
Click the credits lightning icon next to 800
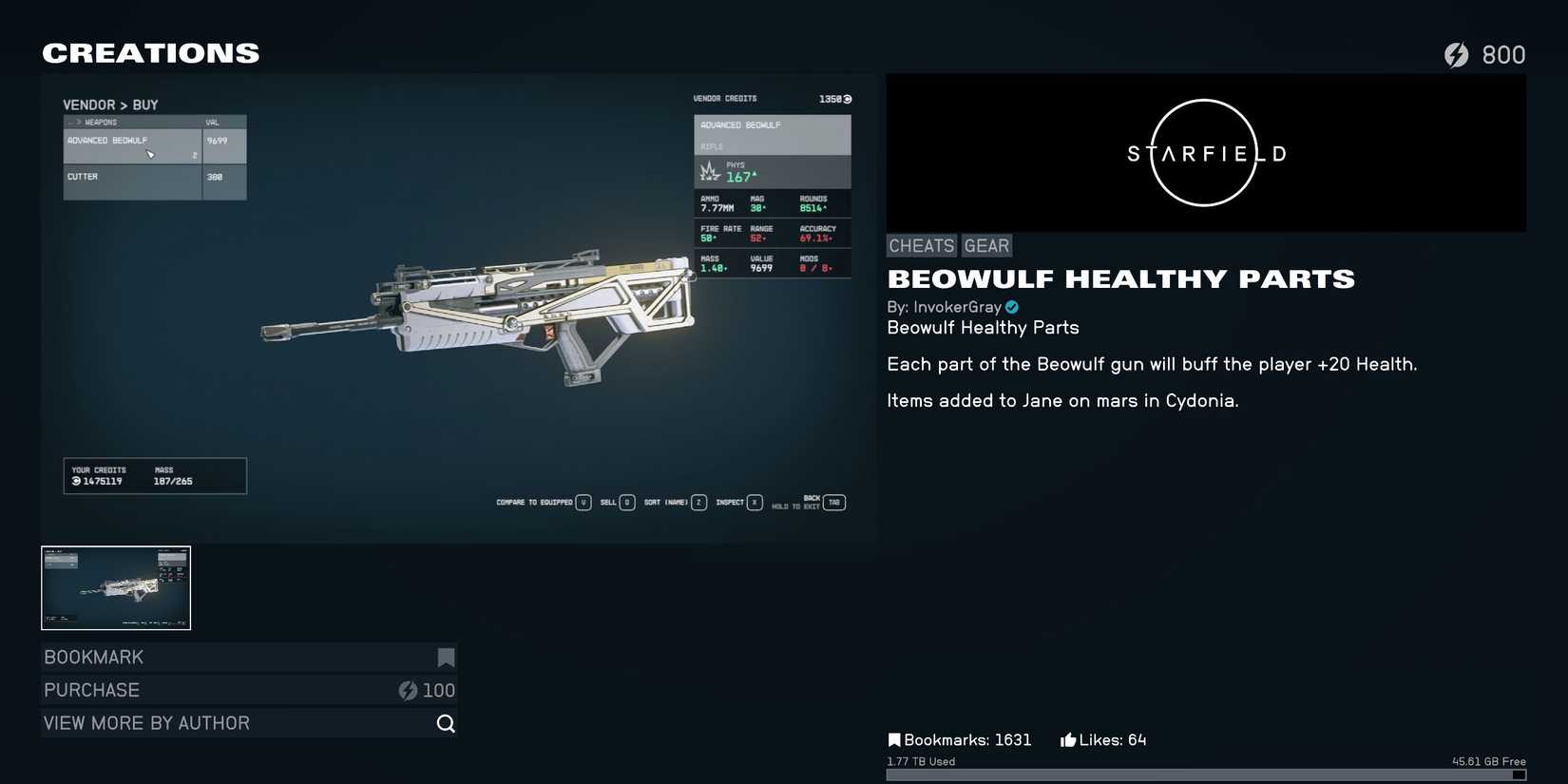pos(1459,54)
